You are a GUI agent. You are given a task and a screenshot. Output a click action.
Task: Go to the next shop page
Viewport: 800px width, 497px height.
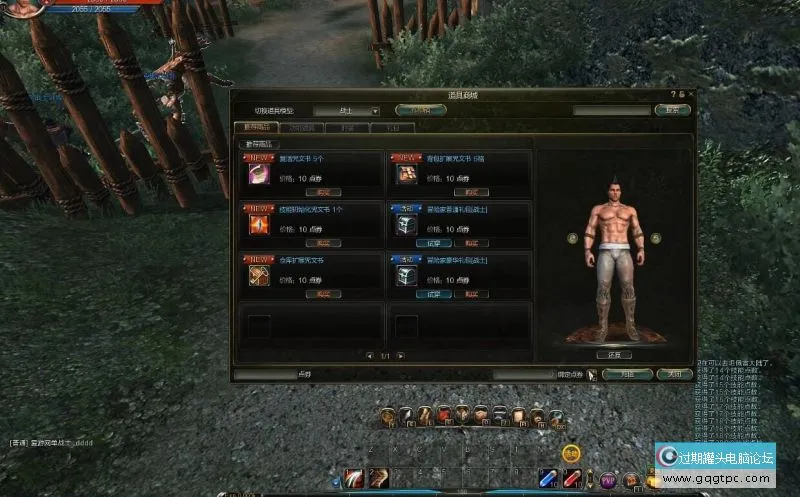[400, 355]
